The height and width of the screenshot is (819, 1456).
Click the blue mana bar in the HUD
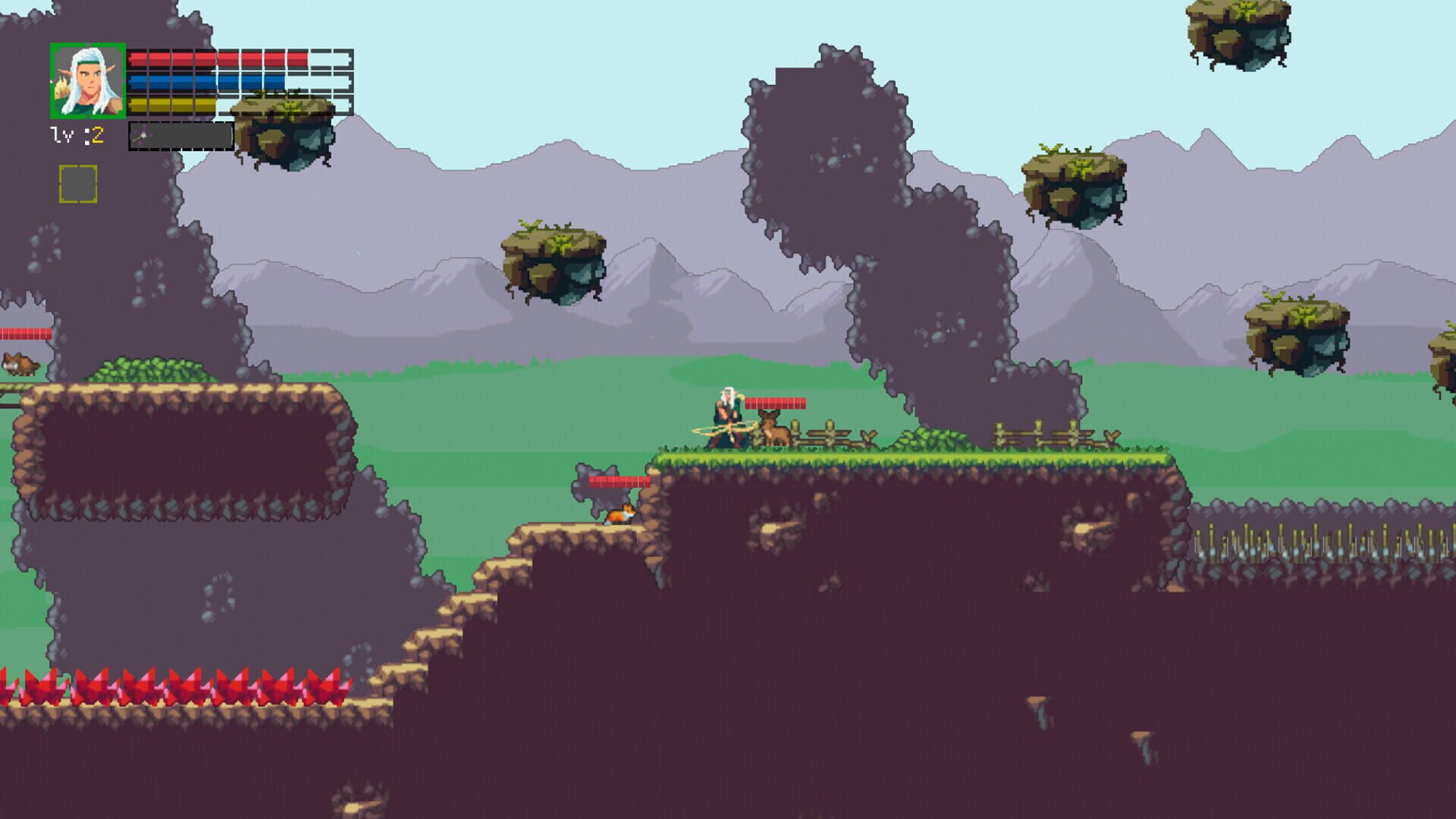pos(205,80)
